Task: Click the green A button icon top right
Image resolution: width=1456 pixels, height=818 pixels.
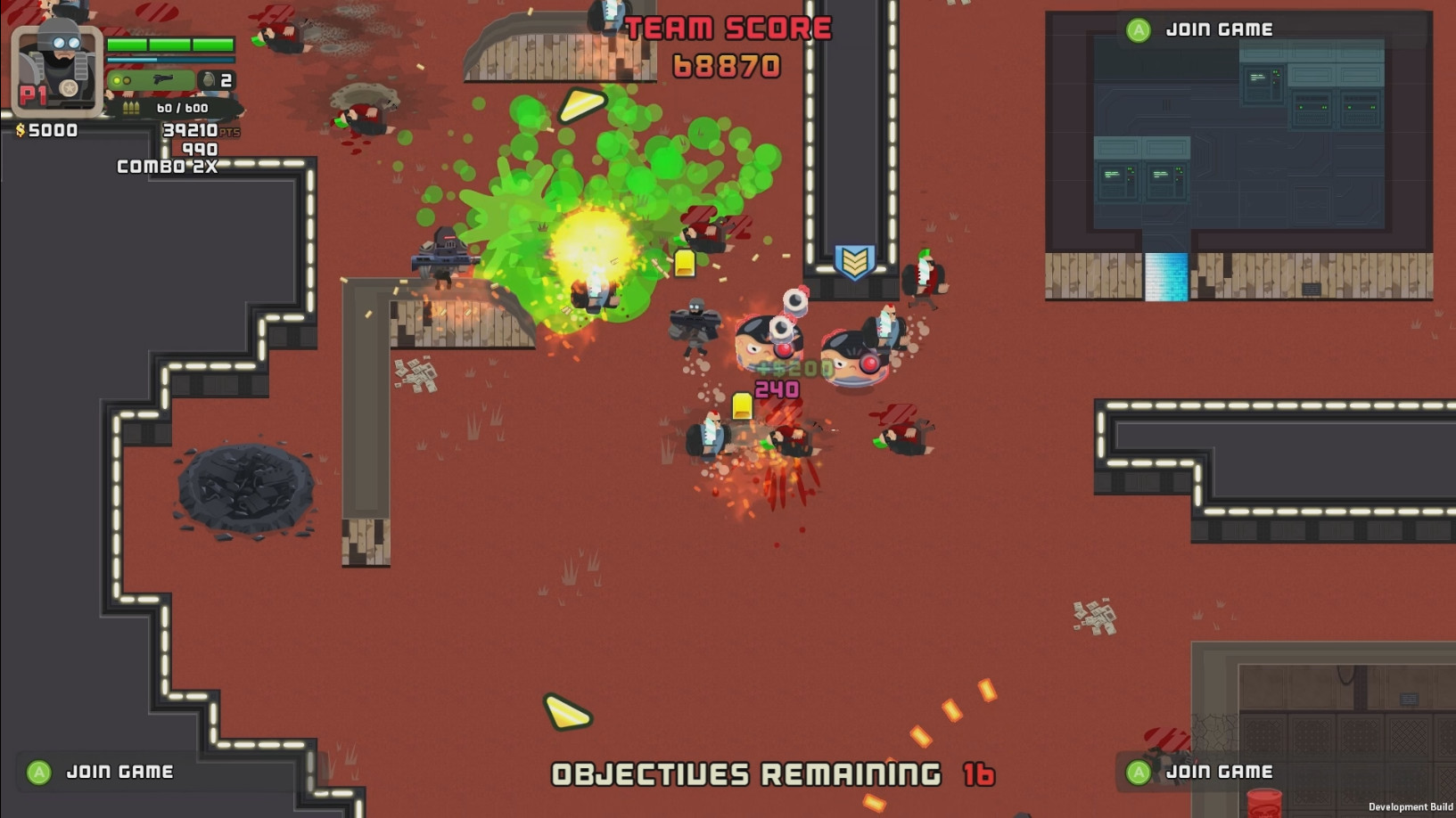Action: point(1136,28)
